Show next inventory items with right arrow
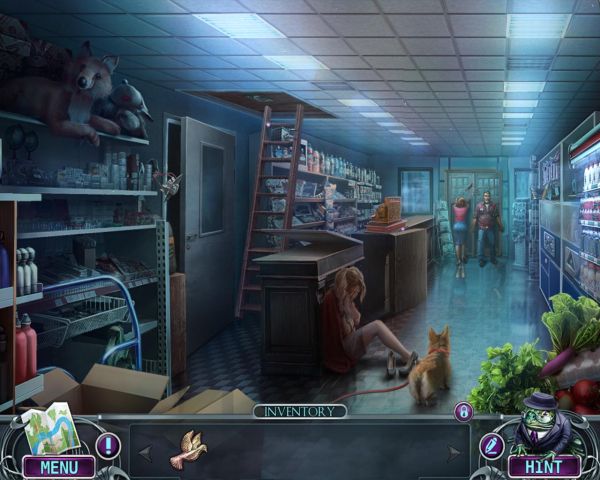Viewport: 600px width, 480px height. (456, 453)
